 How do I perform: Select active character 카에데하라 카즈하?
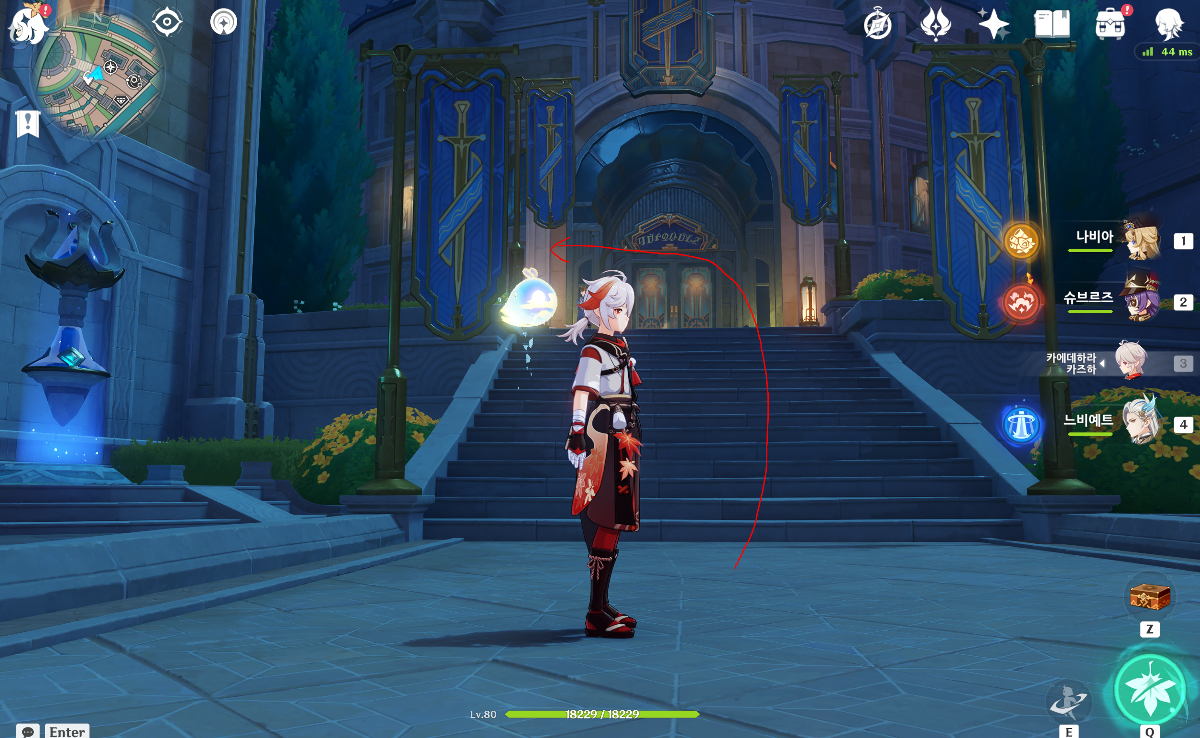[x=1130, y=362]
